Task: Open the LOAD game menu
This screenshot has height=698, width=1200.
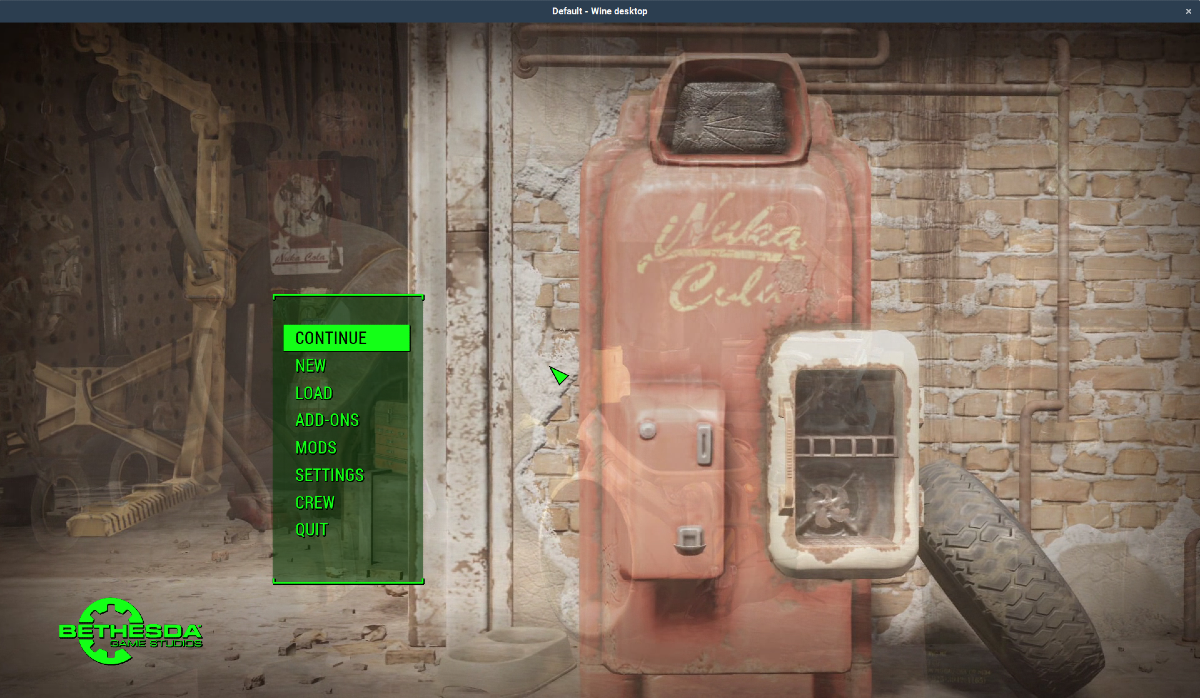Action: 313,393
